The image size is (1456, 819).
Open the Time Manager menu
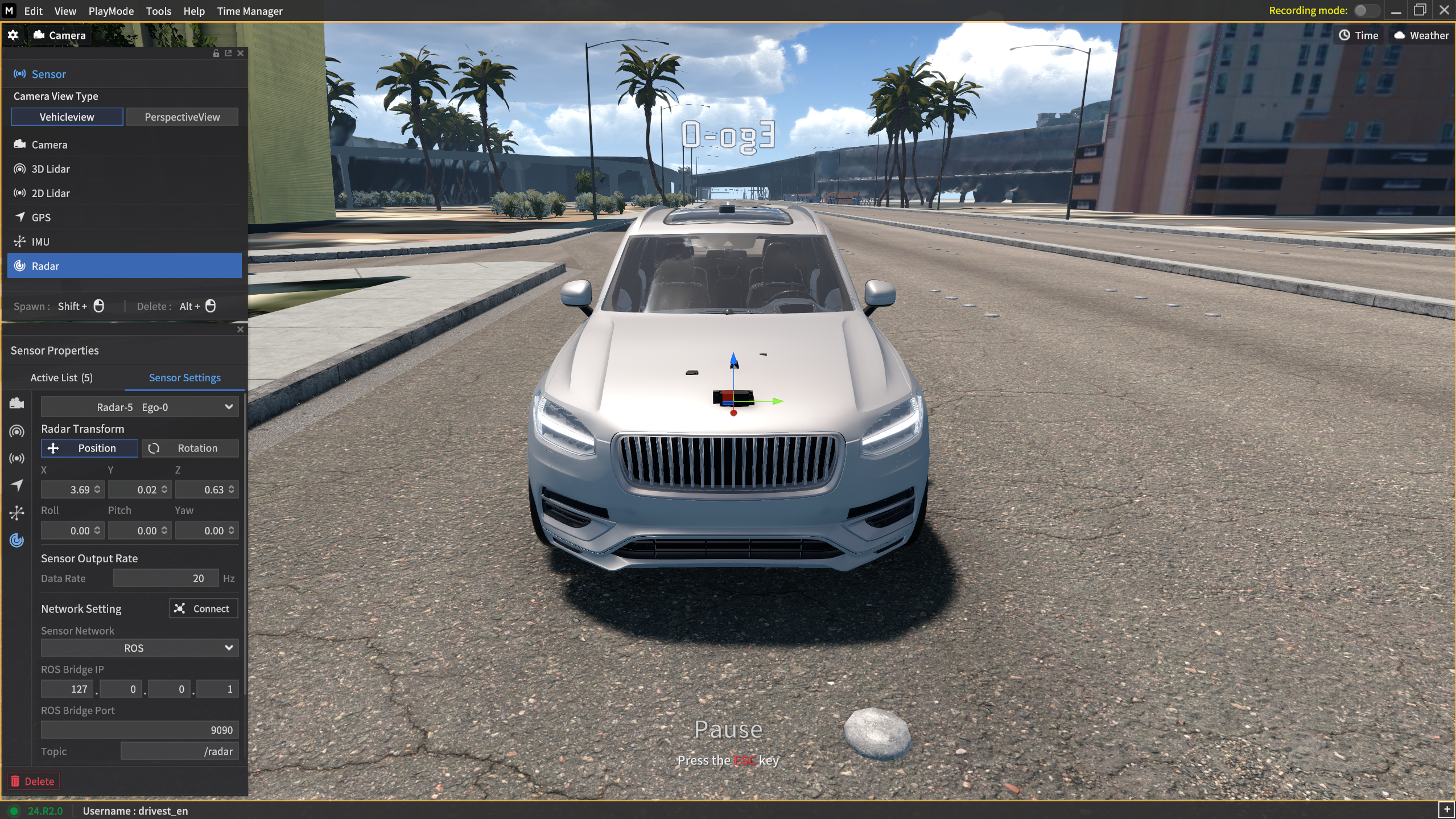[249, 11]
